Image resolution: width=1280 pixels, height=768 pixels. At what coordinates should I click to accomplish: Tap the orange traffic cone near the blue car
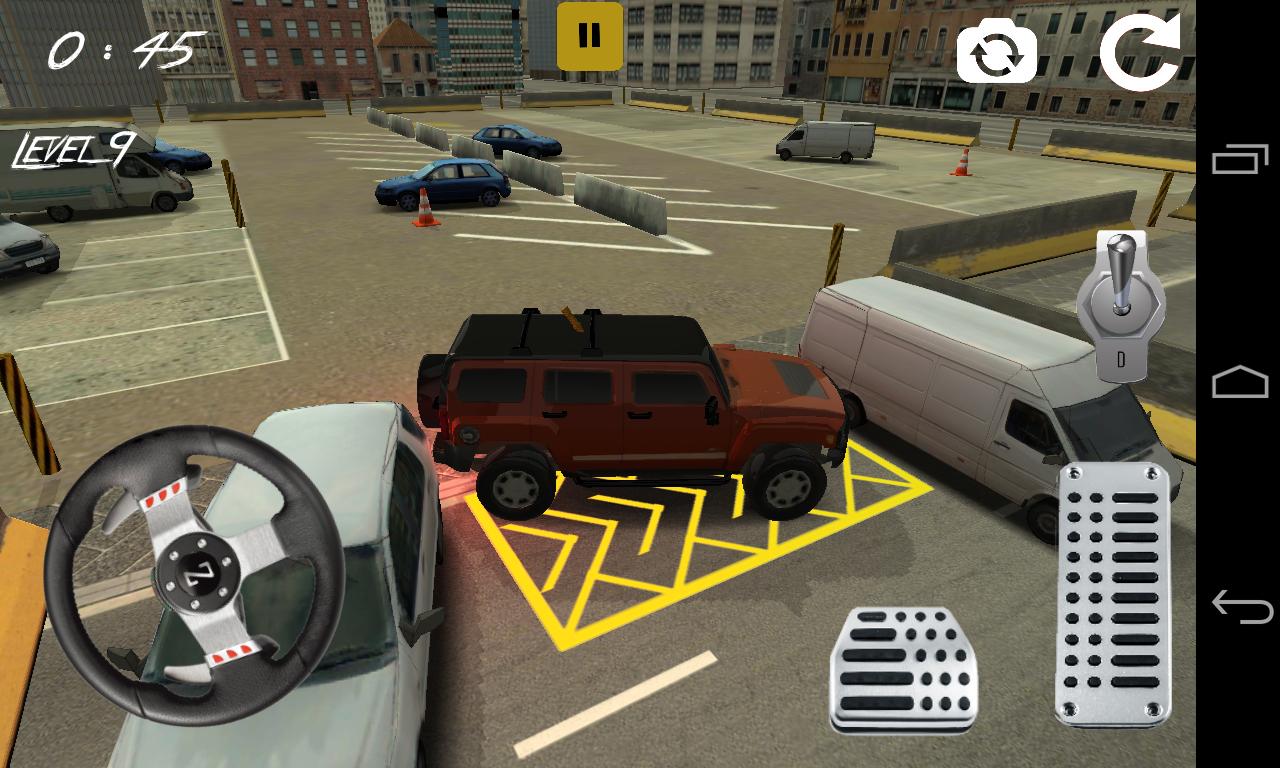[424, 208]
